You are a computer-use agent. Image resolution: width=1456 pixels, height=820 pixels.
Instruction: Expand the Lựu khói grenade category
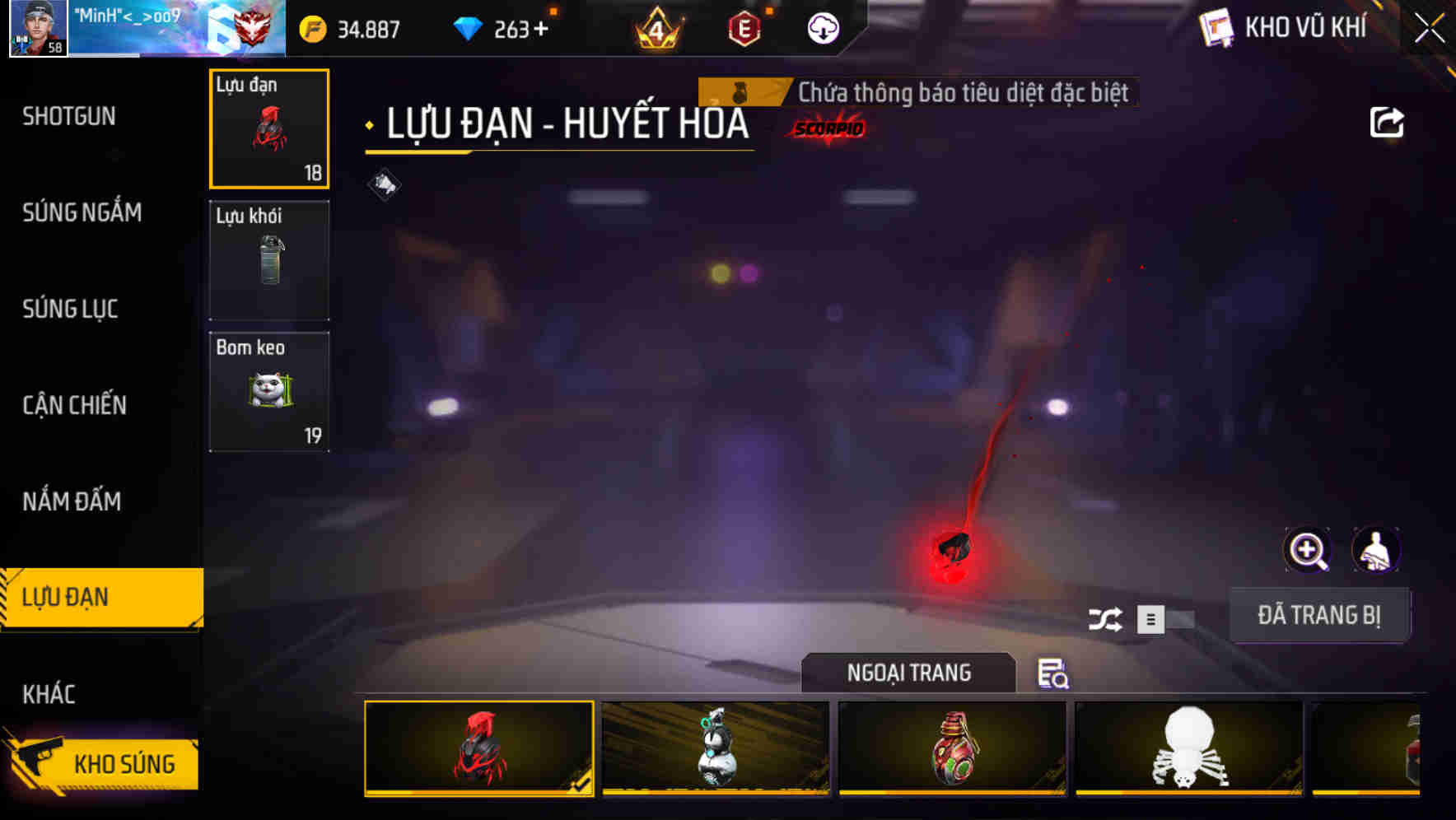268,259
